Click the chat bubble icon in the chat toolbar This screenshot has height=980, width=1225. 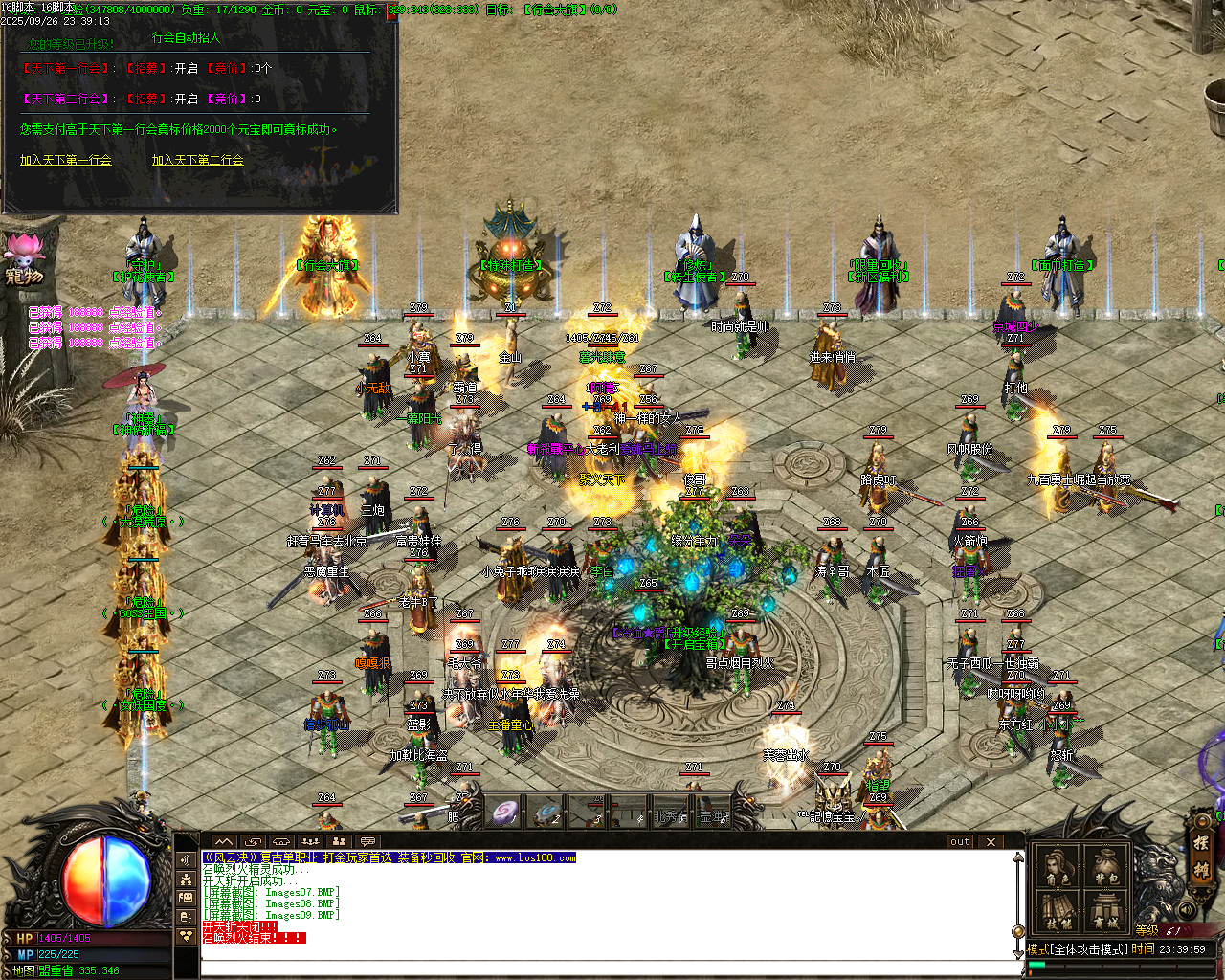[x=368, y=841]
